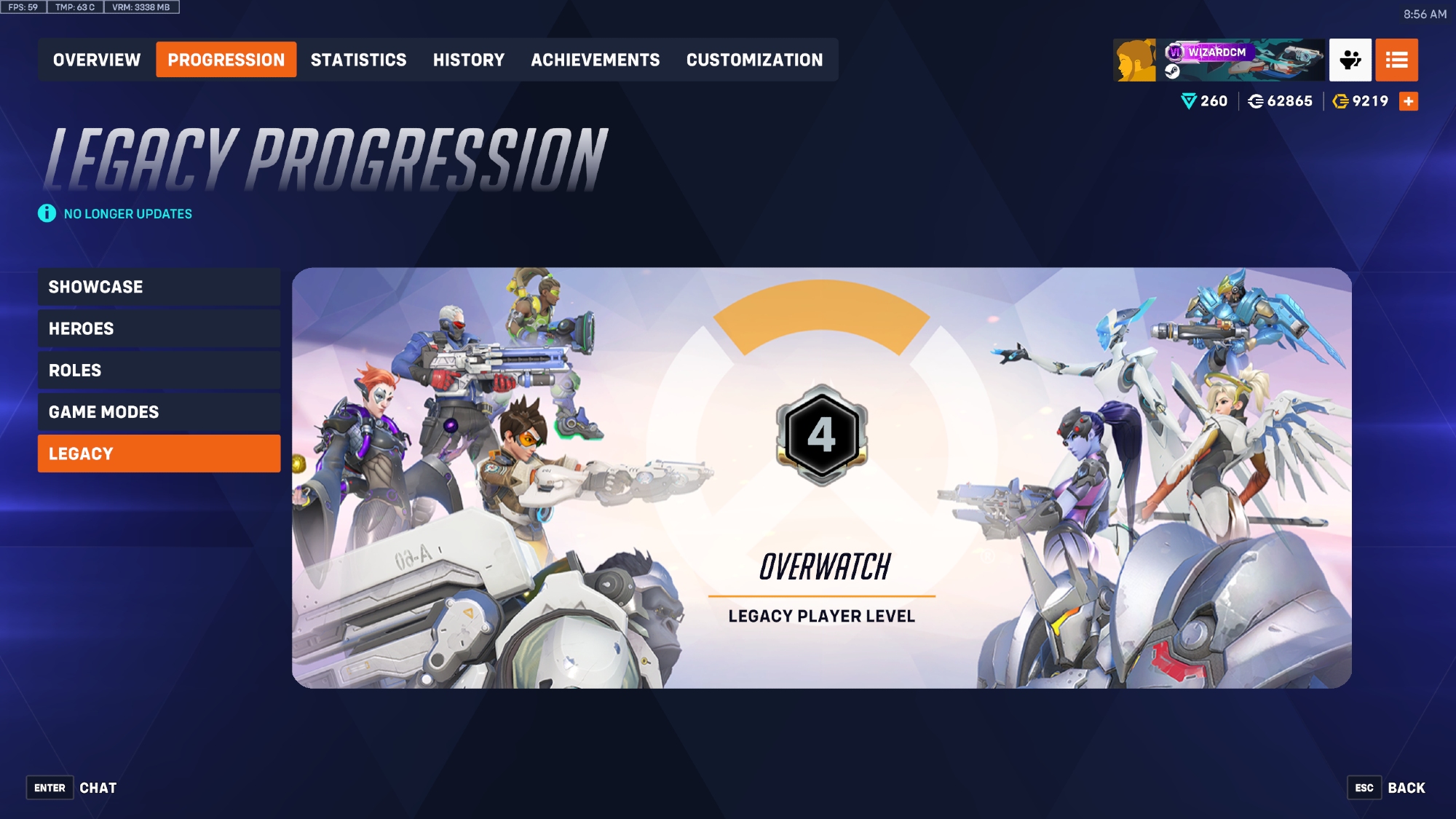Click the plus button to add coins
Image resolution: width=1456 pixels, height=819 pixels.
1409,101
